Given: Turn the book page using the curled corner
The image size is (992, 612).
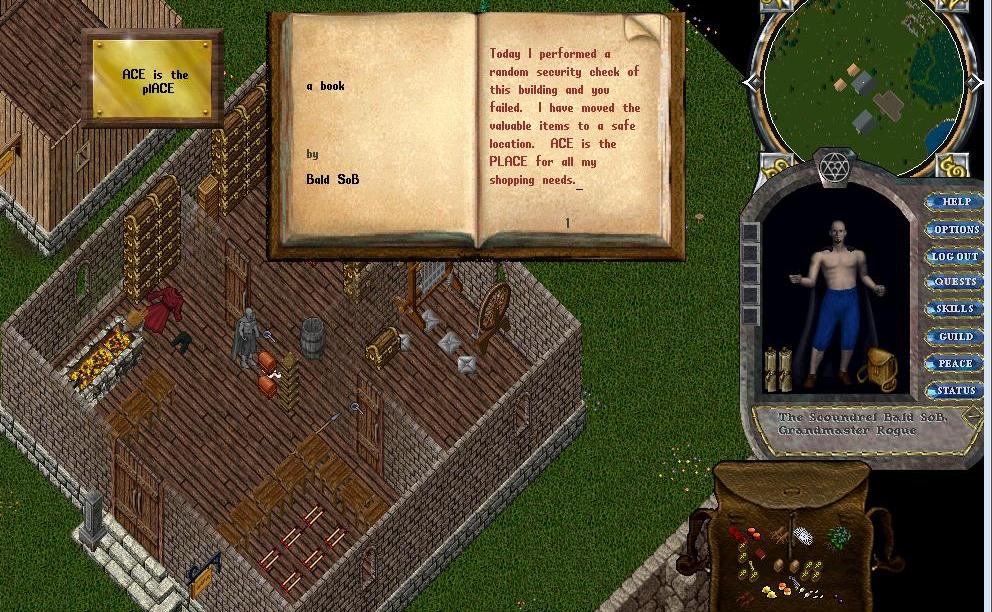Looking at the screenshot, I should [643, 30].
